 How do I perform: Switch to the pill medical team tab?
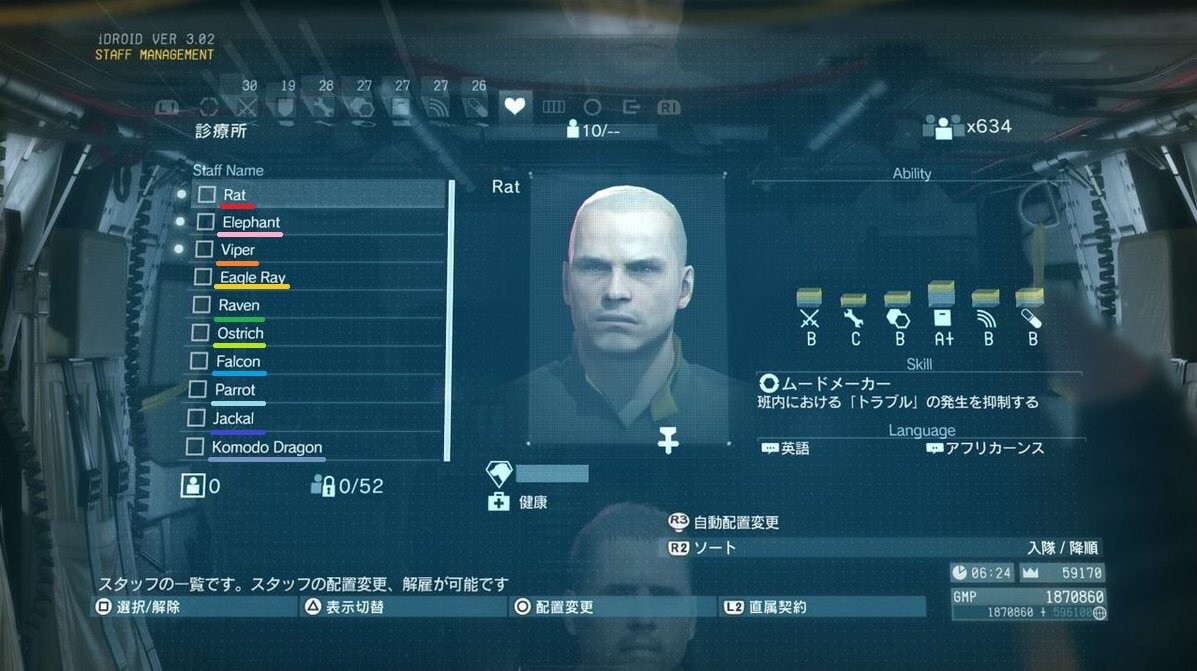(477, 106)
